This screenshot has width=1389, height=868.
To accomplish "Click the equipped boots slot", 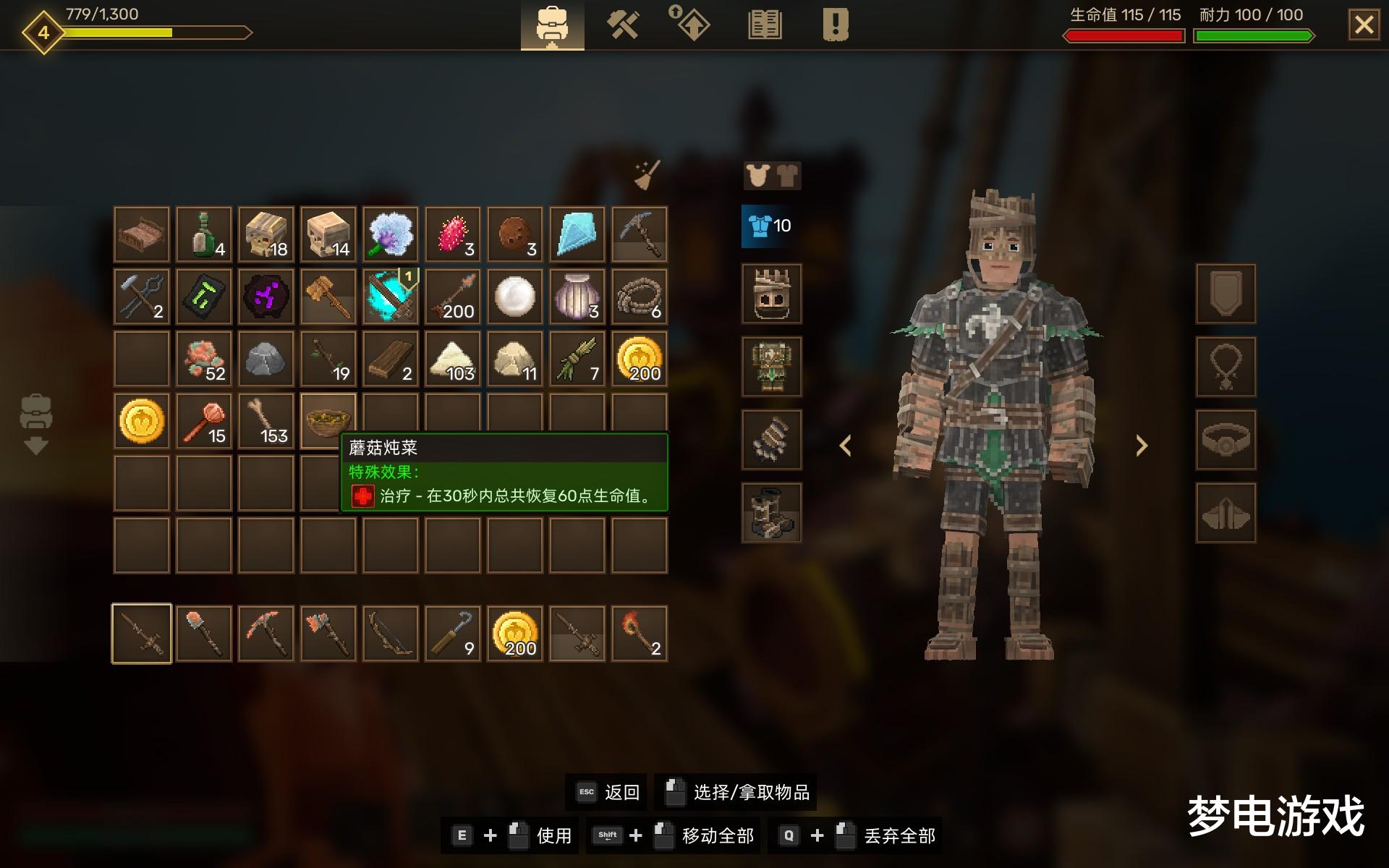I will tap(771, 513).
